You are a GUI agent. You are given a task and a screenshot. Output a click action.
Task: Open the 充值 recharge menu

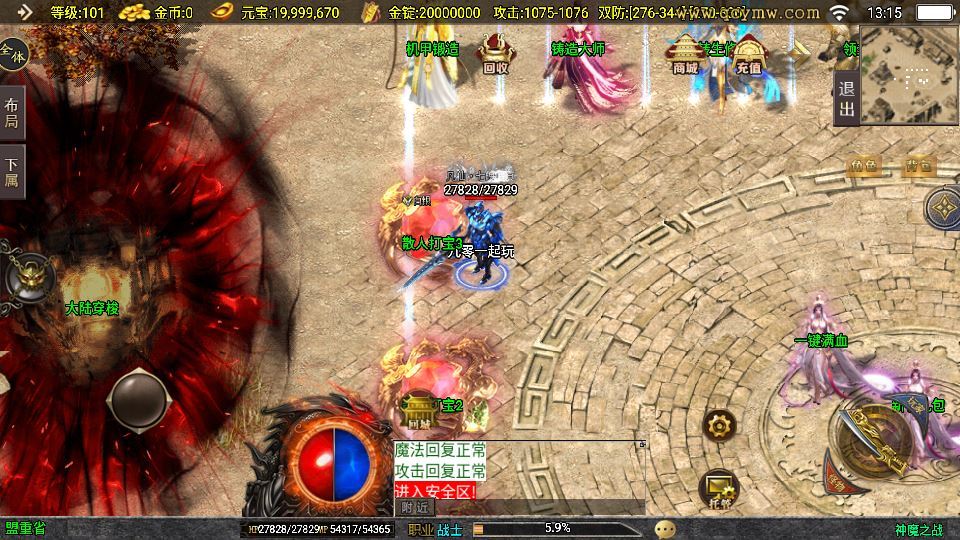click(748, 54)
